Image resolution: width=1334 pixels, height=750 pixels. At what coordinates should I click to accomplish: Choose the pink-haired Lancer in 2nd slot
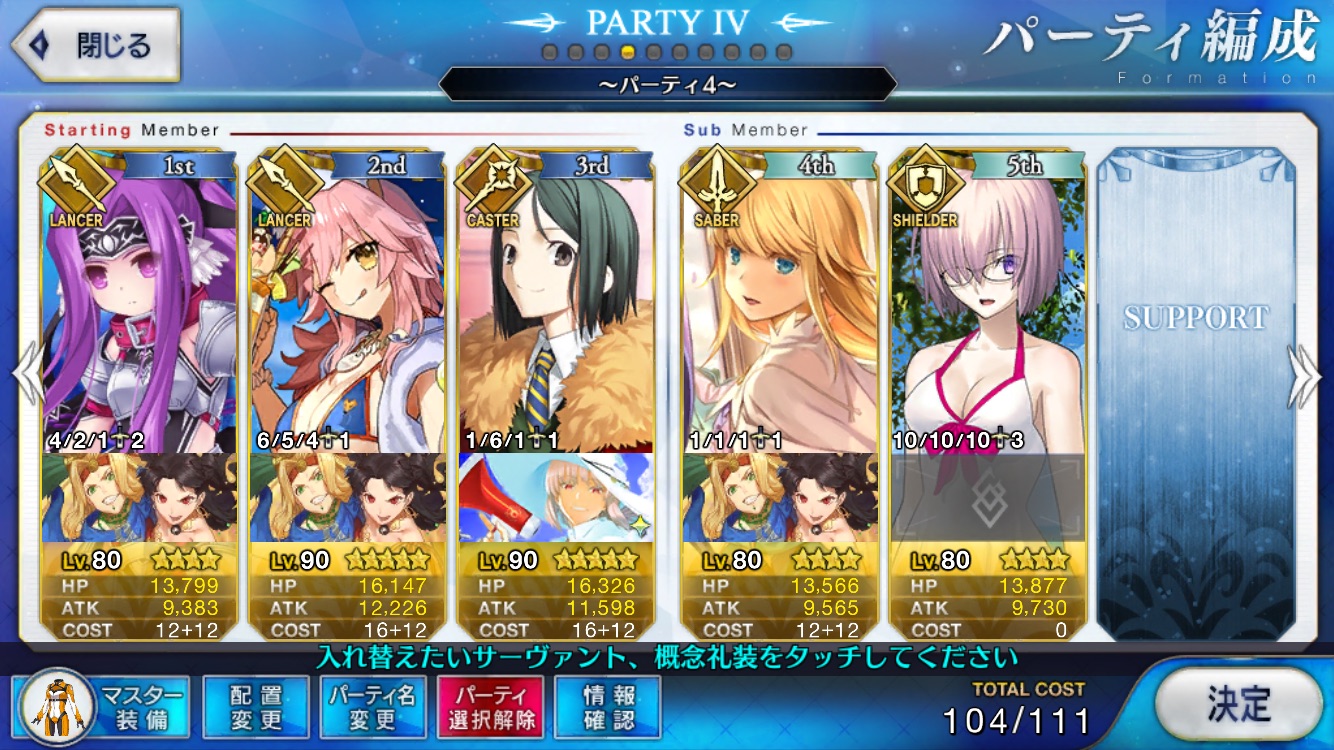tap(347, 310)
